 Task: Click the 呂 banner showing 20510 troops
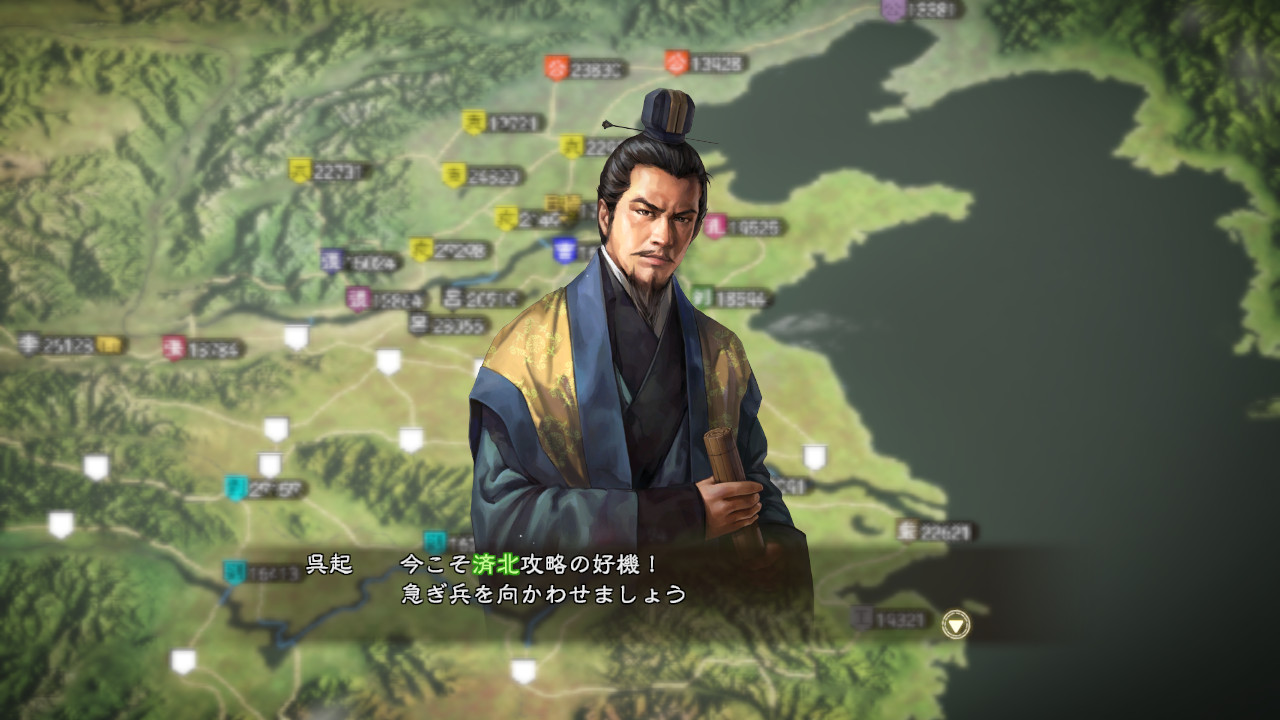451,299
